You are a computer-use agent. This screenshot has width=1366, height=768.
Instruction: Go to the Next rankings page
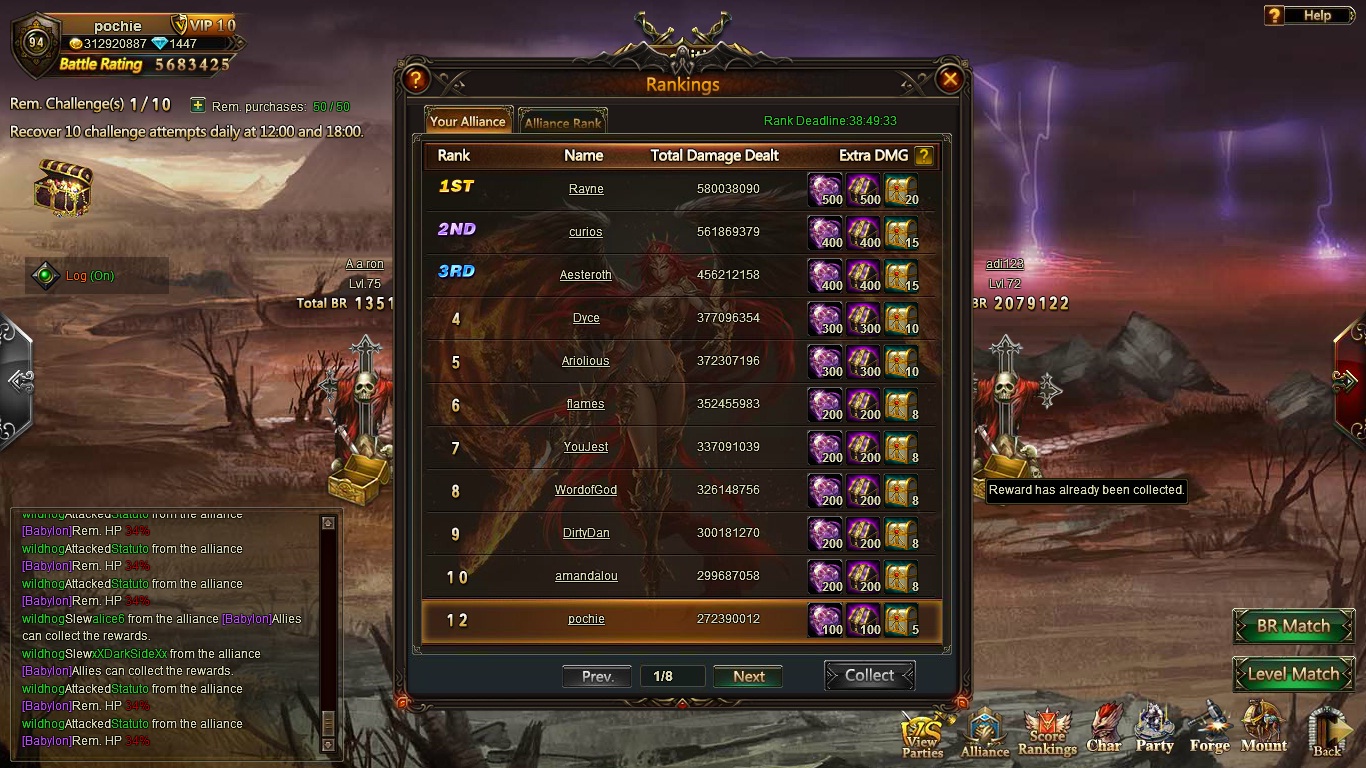point(748,676)
